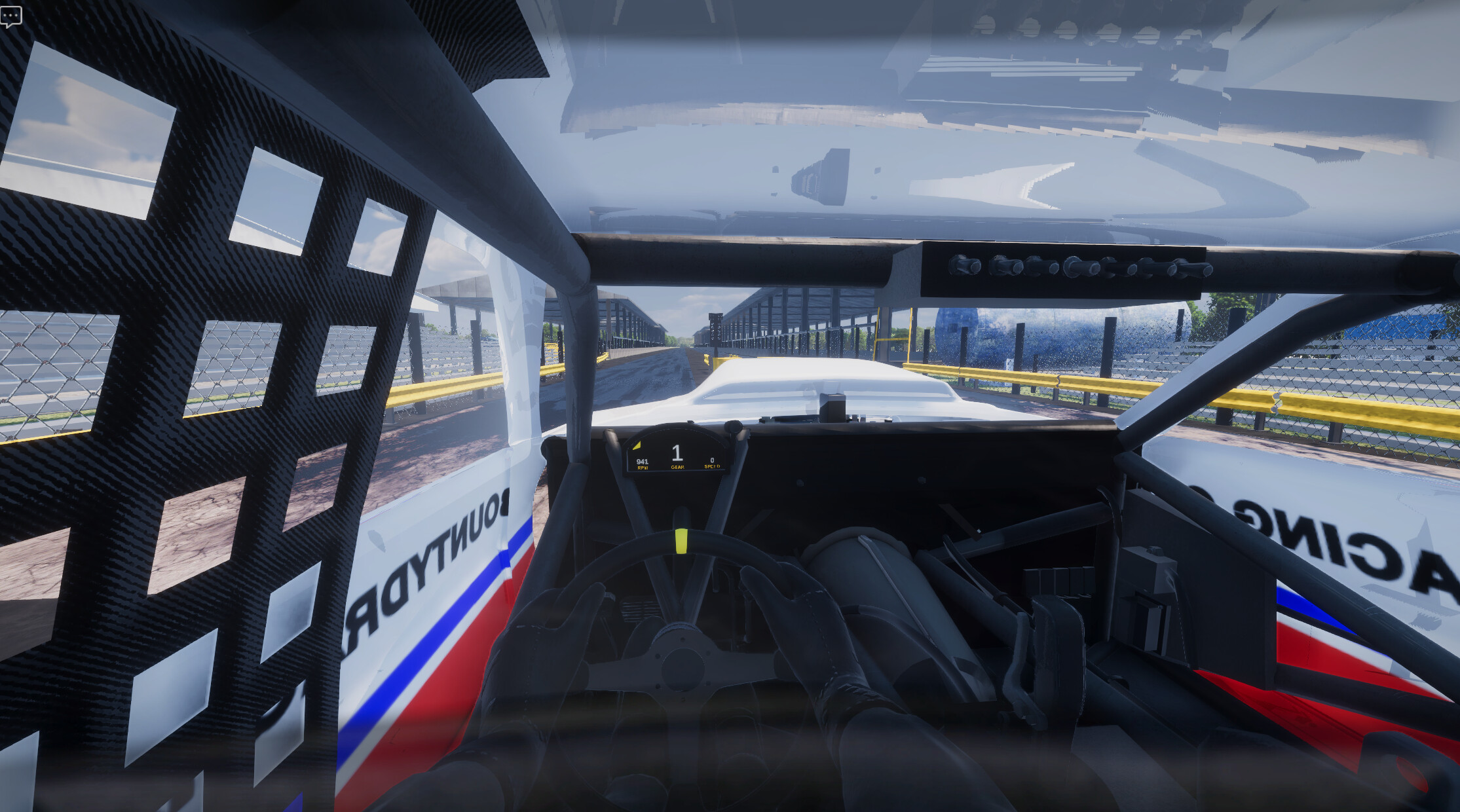
Task: Click the SPEED readout on the dash display
Action: pyautogui.click(x=711, y=465)
